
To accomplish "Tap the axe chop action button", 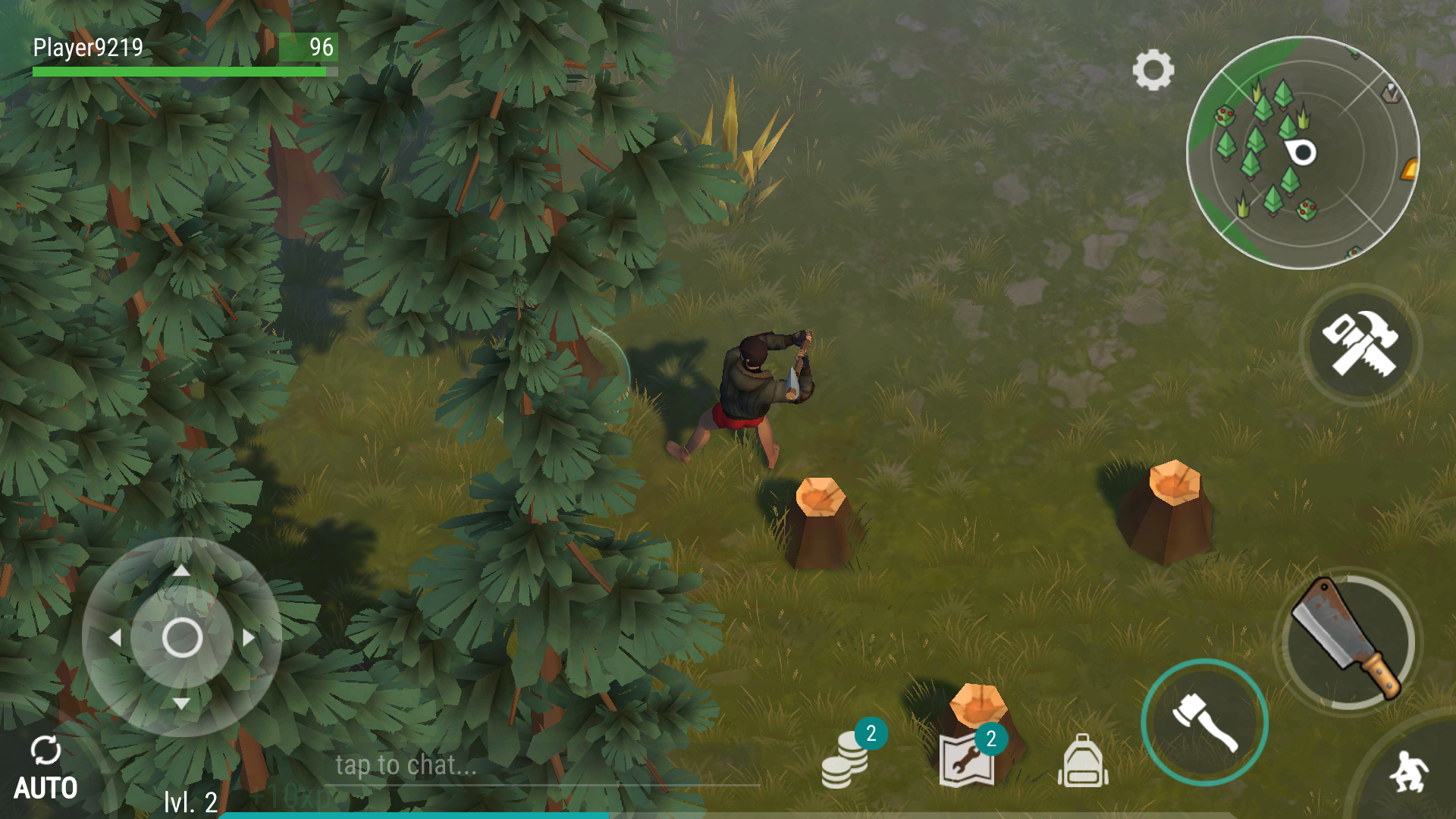I will (x=1204, y=723).
